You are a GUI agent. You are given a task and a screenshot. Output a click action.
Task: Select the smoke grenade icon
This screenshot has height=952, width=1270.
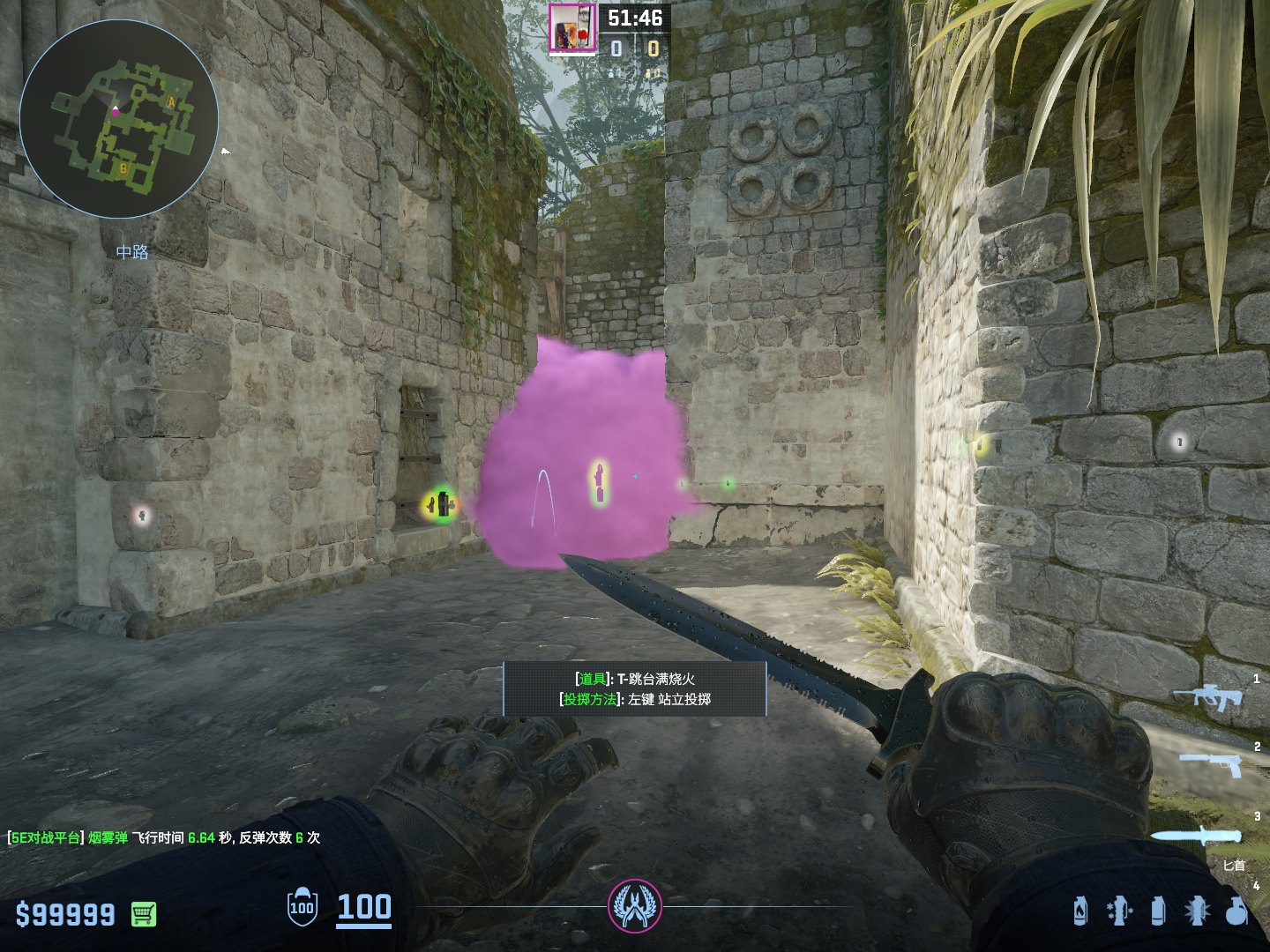pyautogui.click(x=1158, y=911)
